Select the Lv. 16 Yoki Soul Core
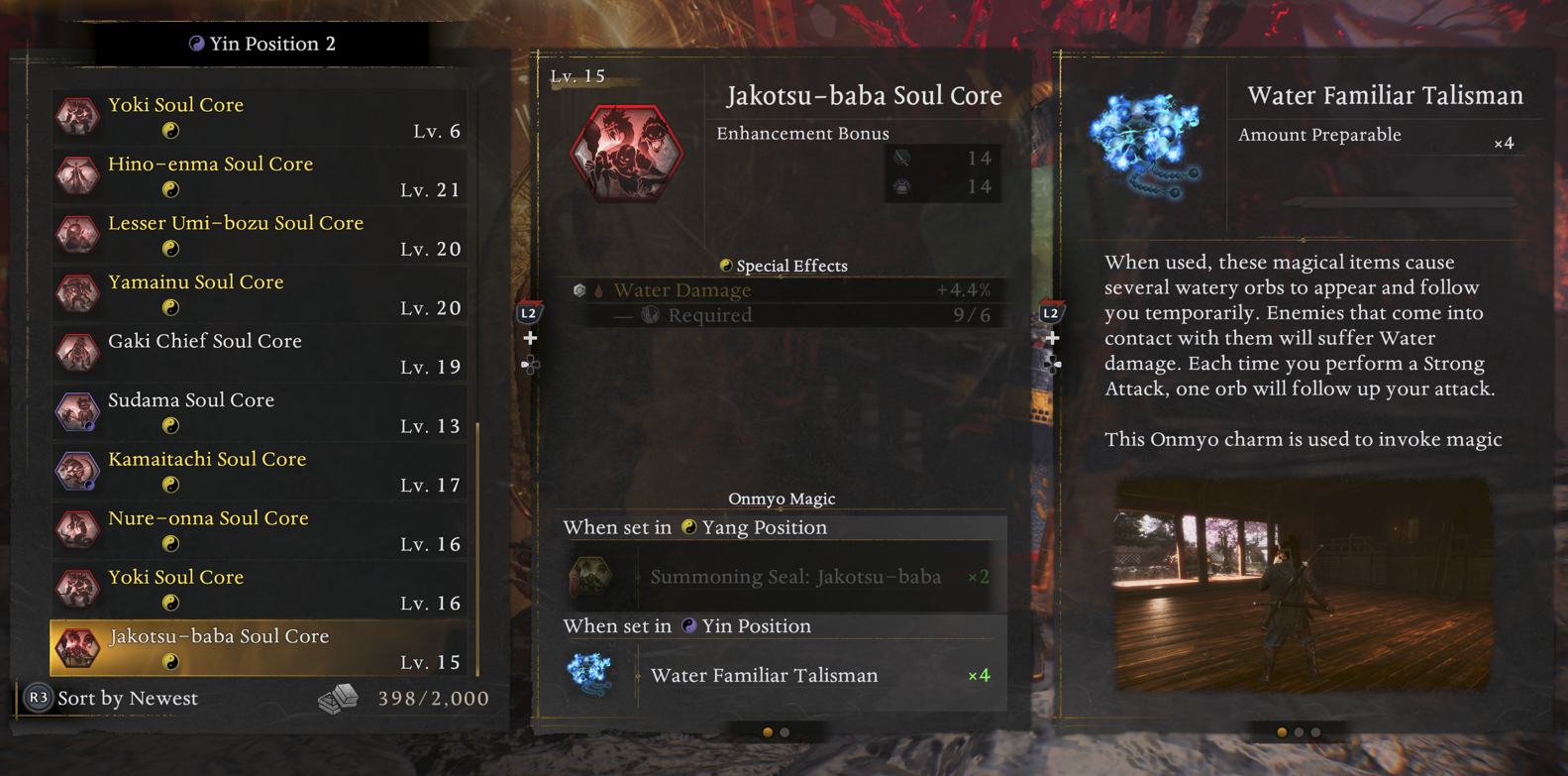Screen dimensions: 1568x776 pos(260,589)
